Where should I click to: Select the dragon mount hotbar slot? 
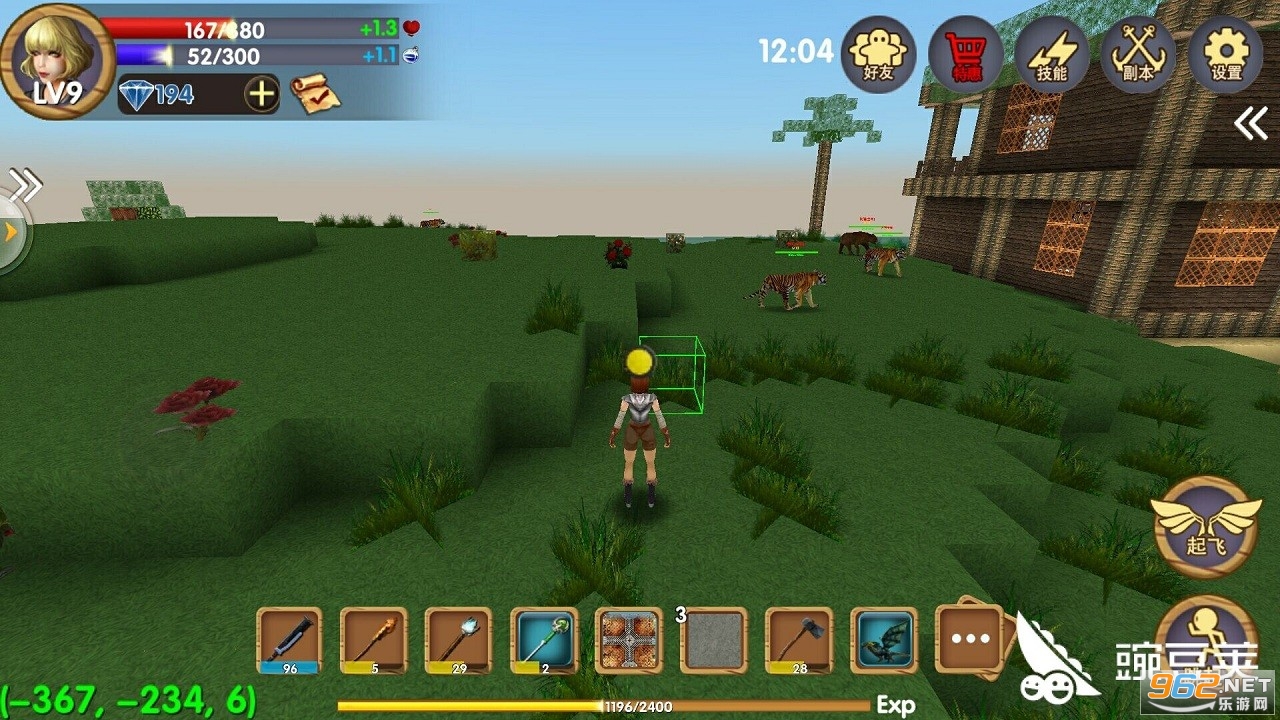(884, 640)
